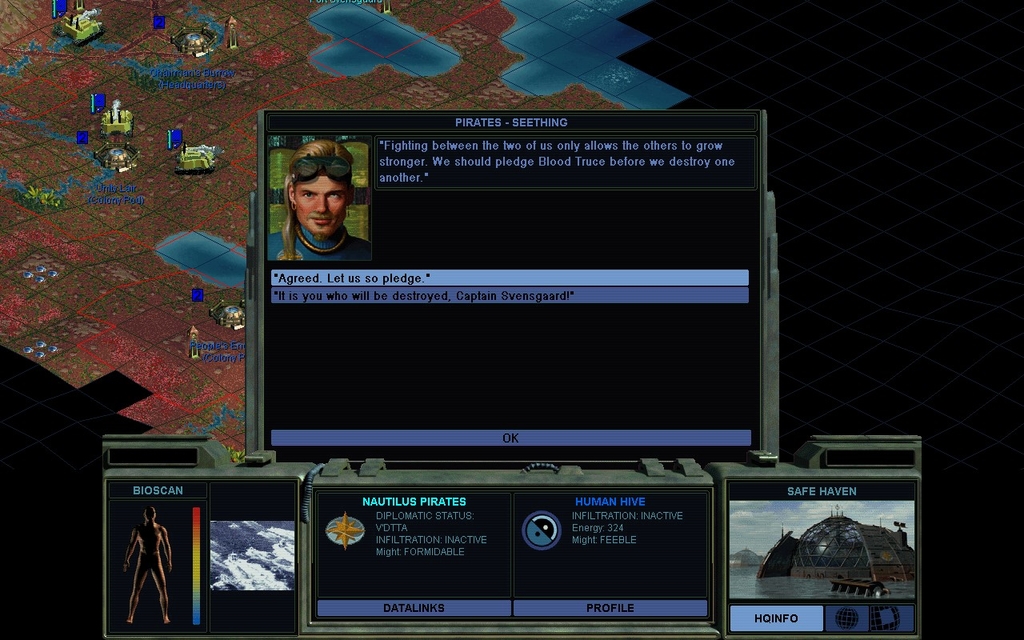Screen dimensions: 1024x640
Task: Confirm the dialogue with the OK button
Action: (510, 438)
